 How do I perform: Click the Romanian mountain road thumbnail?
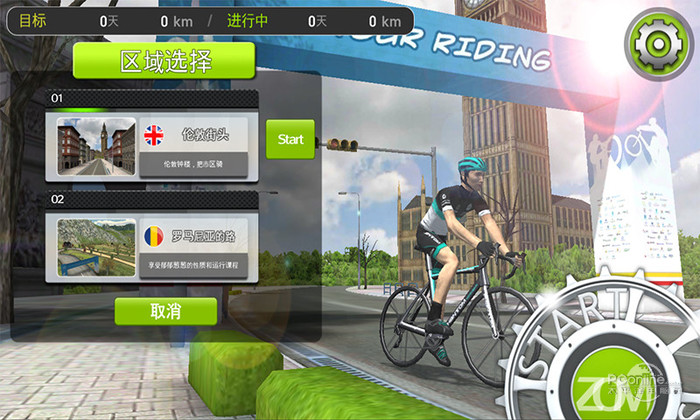96,248
